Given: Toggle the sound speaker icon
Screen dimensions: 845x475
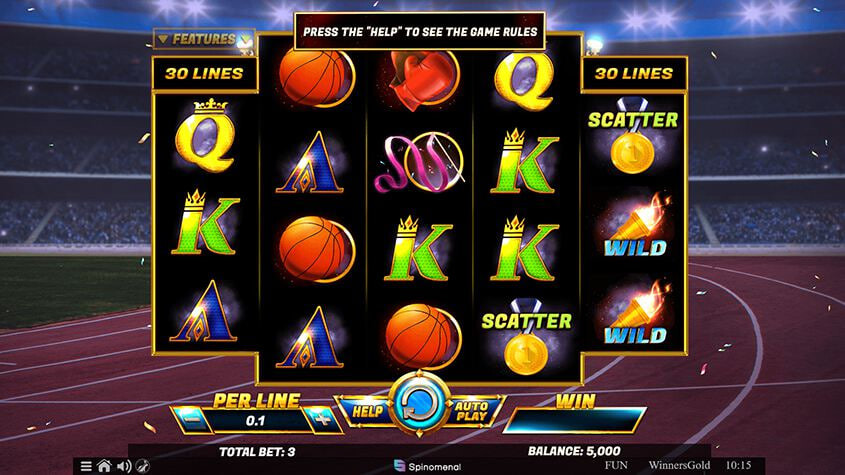Looking at the screenshot, I should pyautogui.click(x=123, y=466).
